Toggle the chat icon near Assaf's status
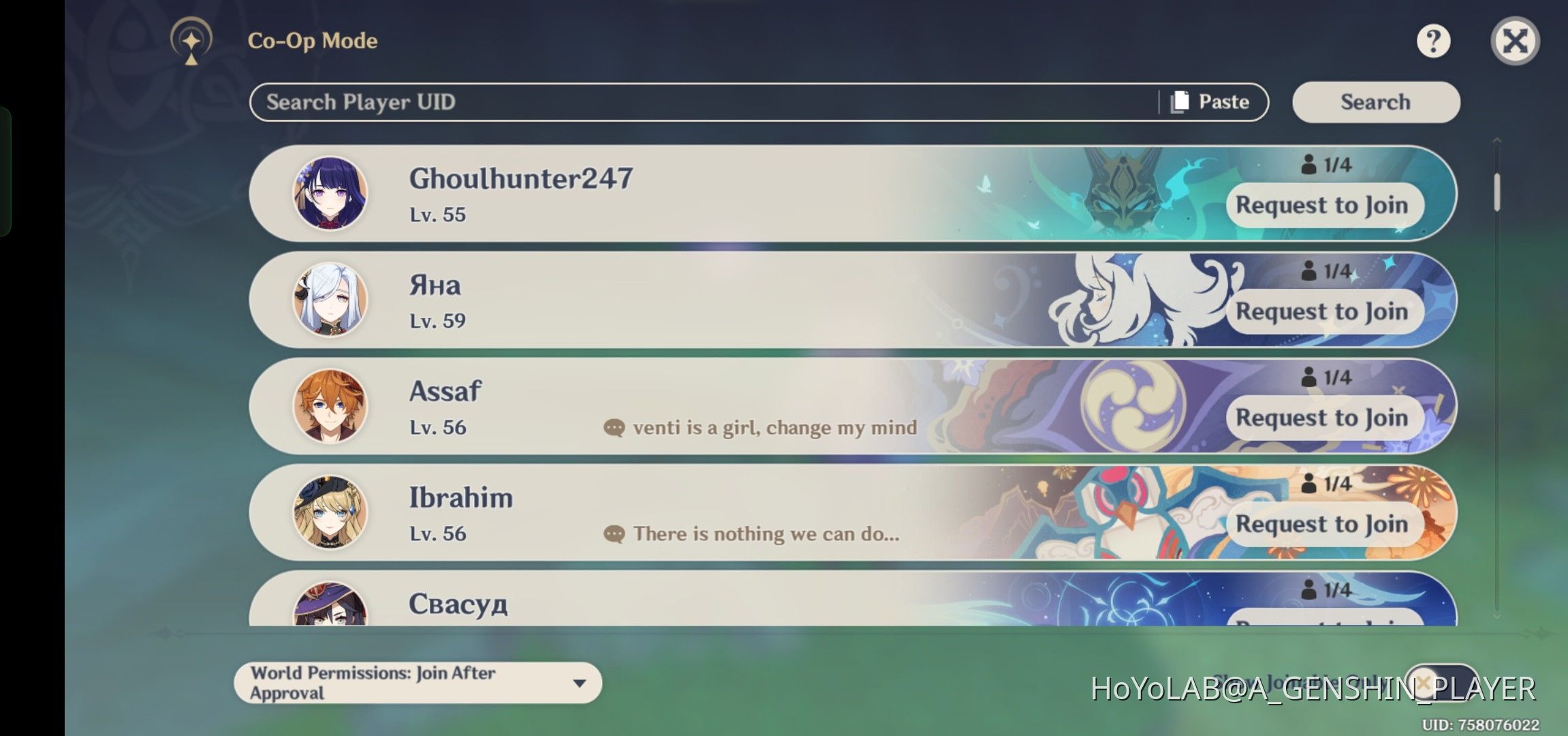The image size is (1568, 736). pos(614,427)
